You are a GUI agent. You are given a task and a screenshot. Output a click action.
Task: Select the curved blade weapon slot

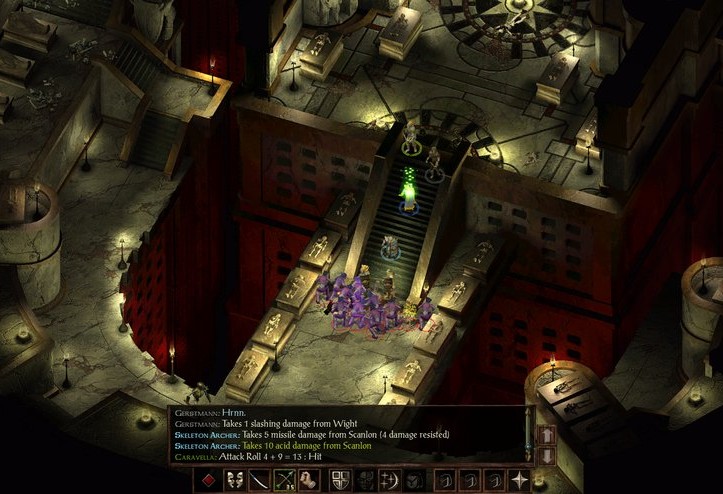[x=261, y=479]
